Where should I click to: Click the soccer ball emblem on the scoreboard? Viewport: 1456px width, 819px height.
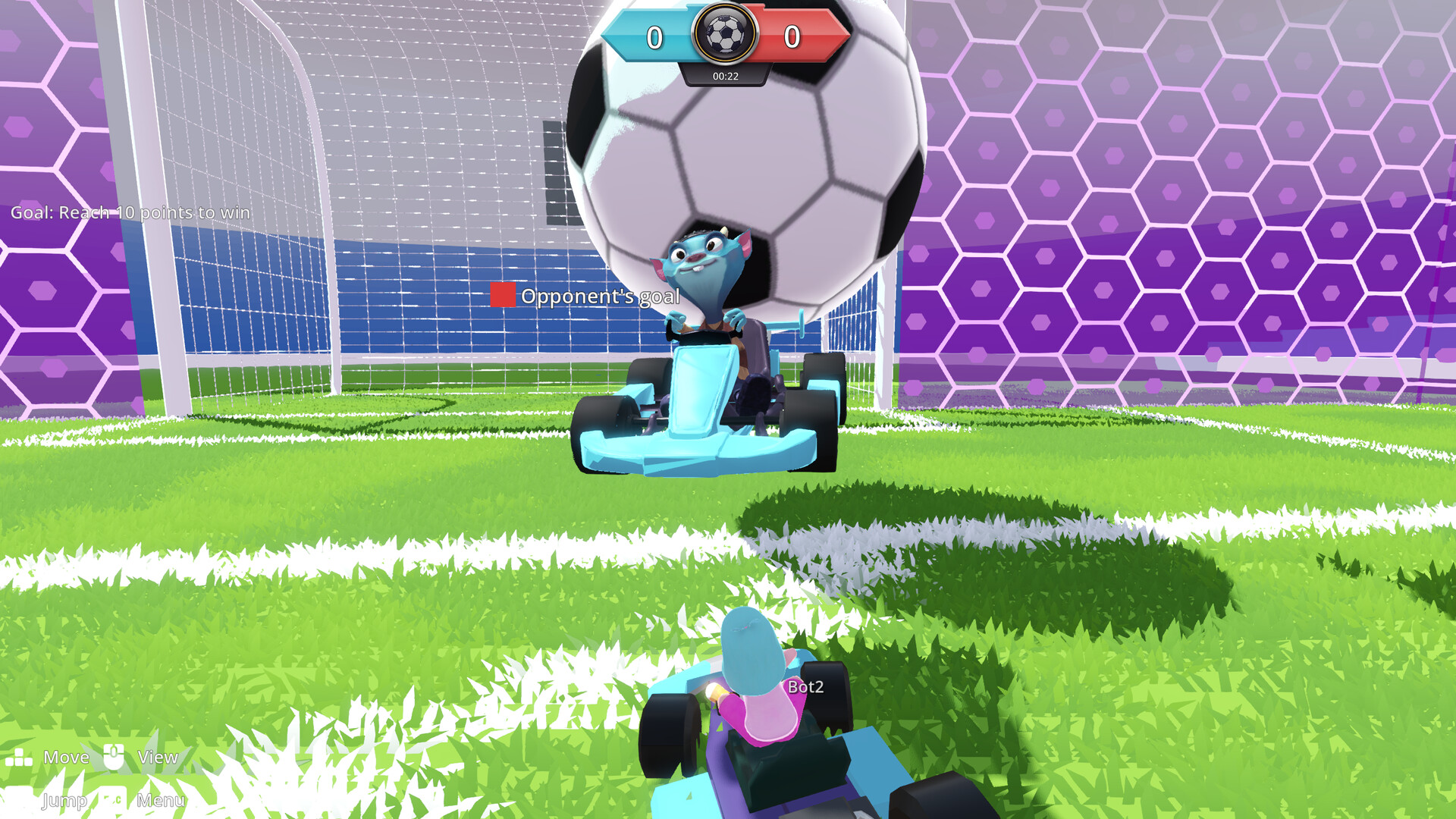tap(726, 34)
